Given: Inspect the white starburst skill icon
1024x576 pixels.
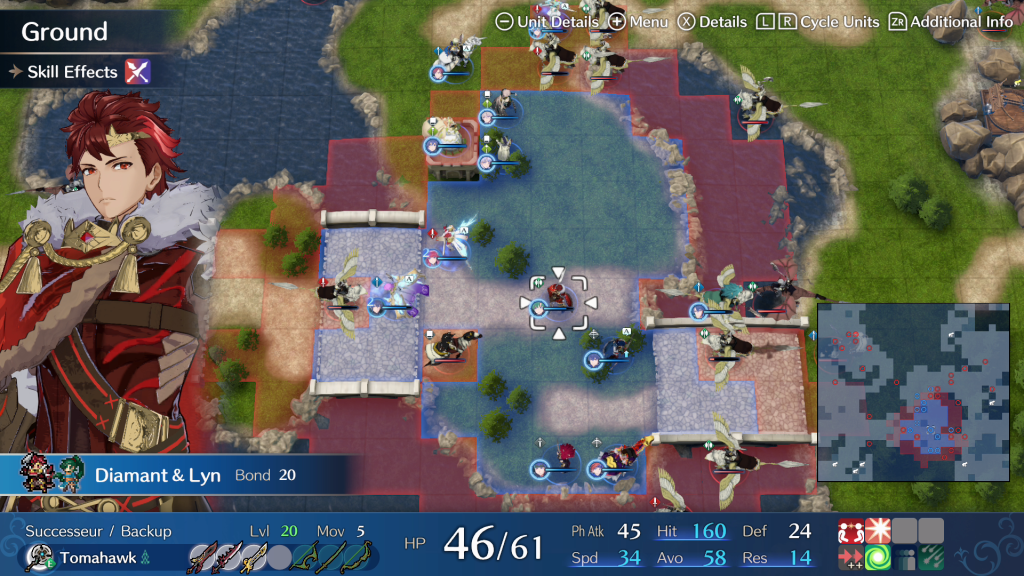Looking at the screenshot, I should pyautogui.click(x=879, y=531).
